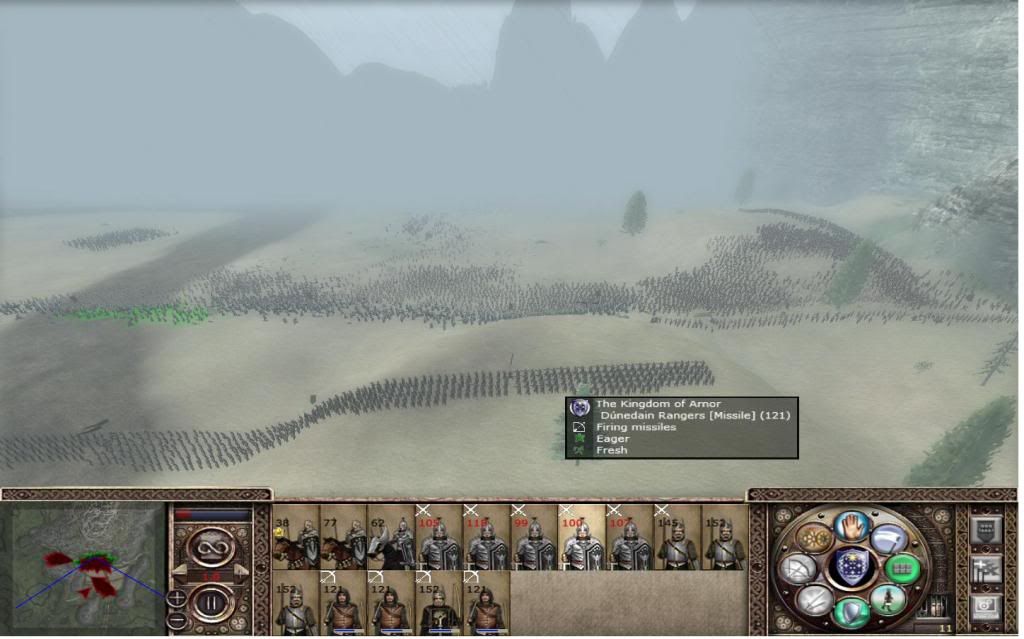Toggle the green unit formation button
Viewport: 1024px width, 639px height.
903,568
